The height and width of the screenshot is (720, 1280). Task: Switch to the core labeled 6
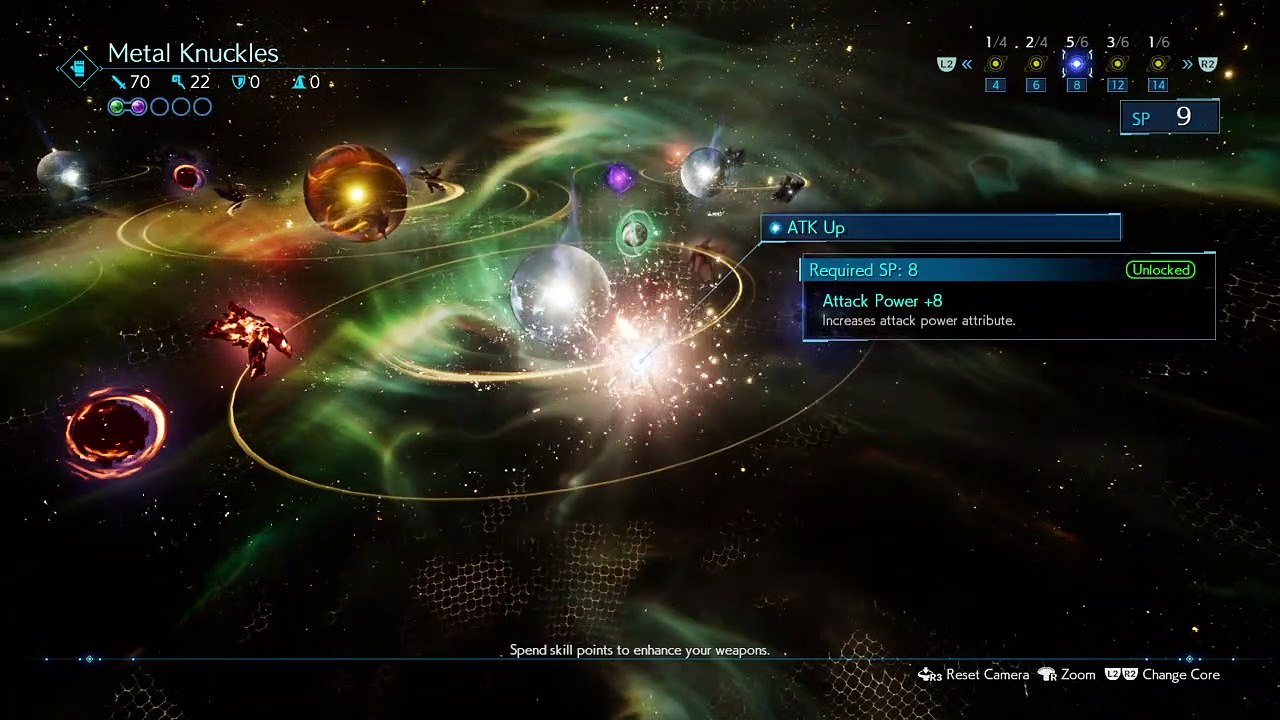point(1036,65)
